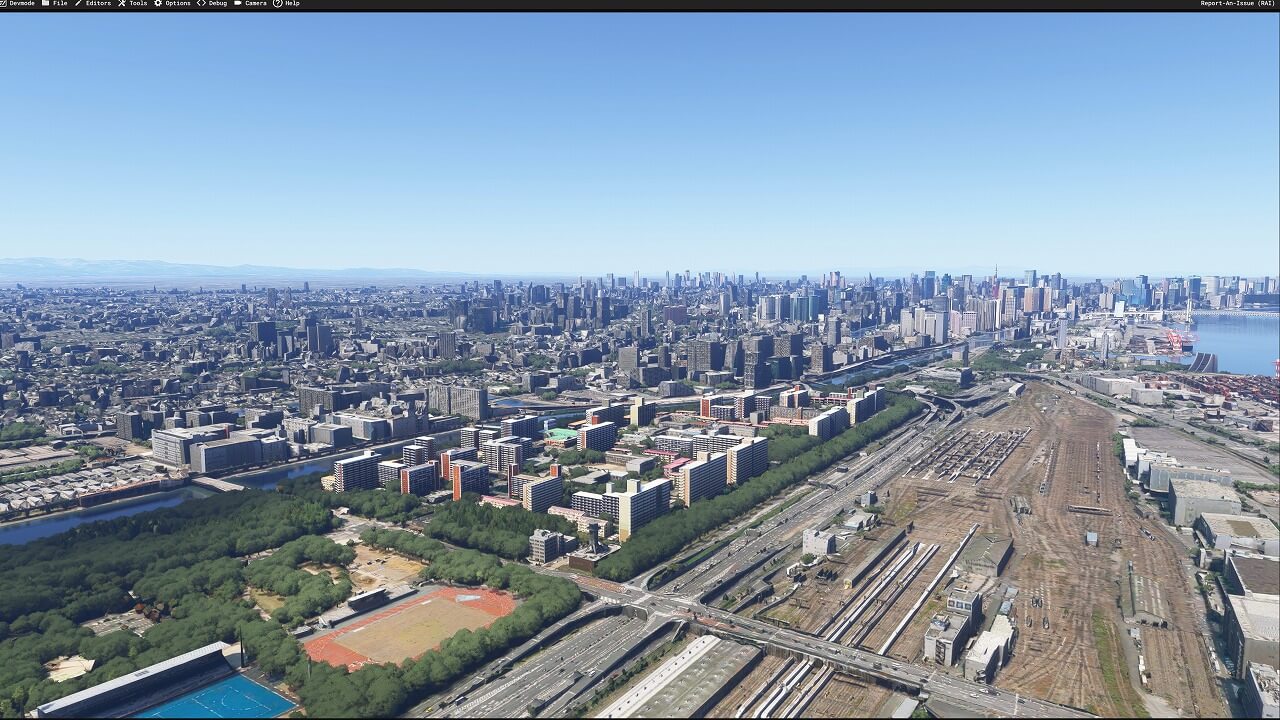The width and height of the screenshot is (1280, 720).
Task: Open the Camera menu
Action: (254, 4)
